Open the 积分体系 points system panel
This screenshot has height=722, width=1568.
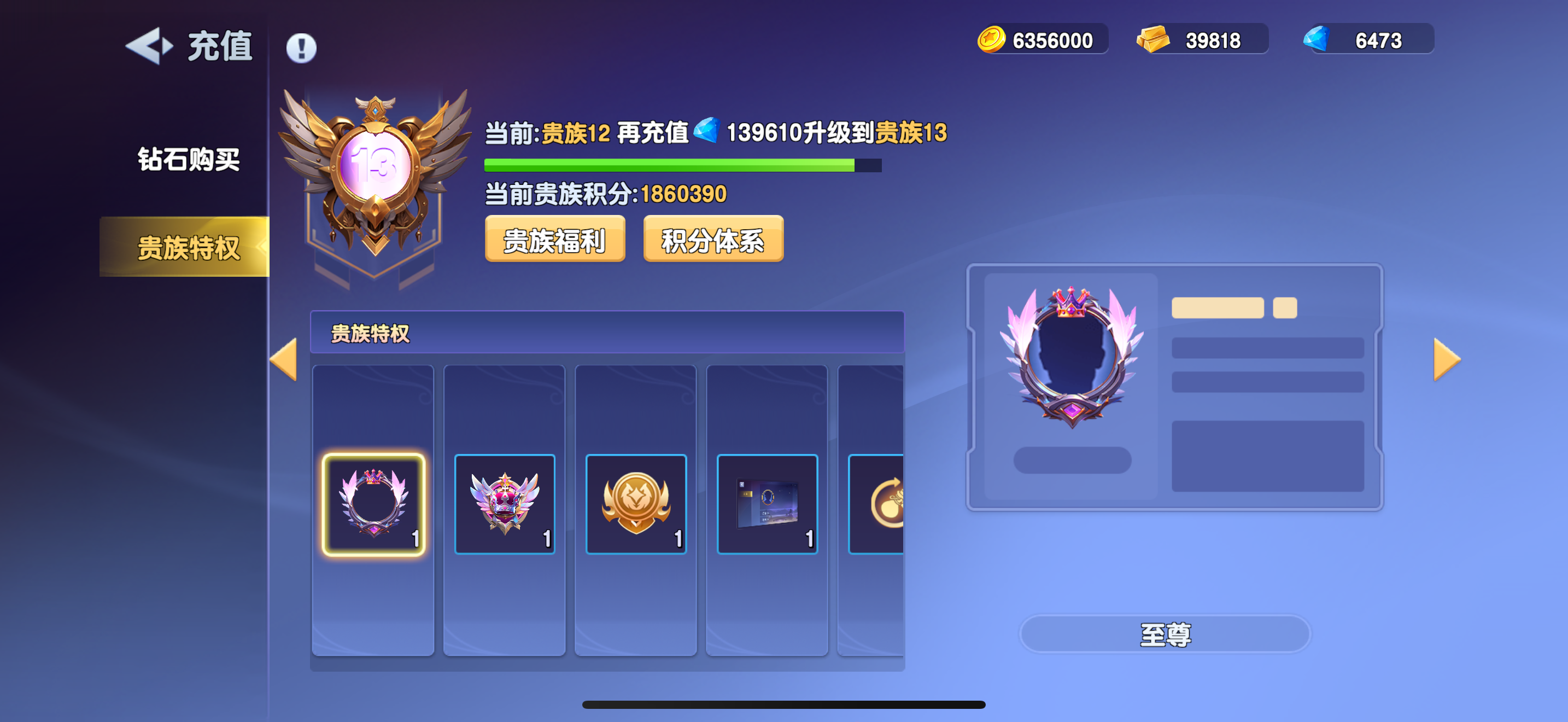[713, 240]
